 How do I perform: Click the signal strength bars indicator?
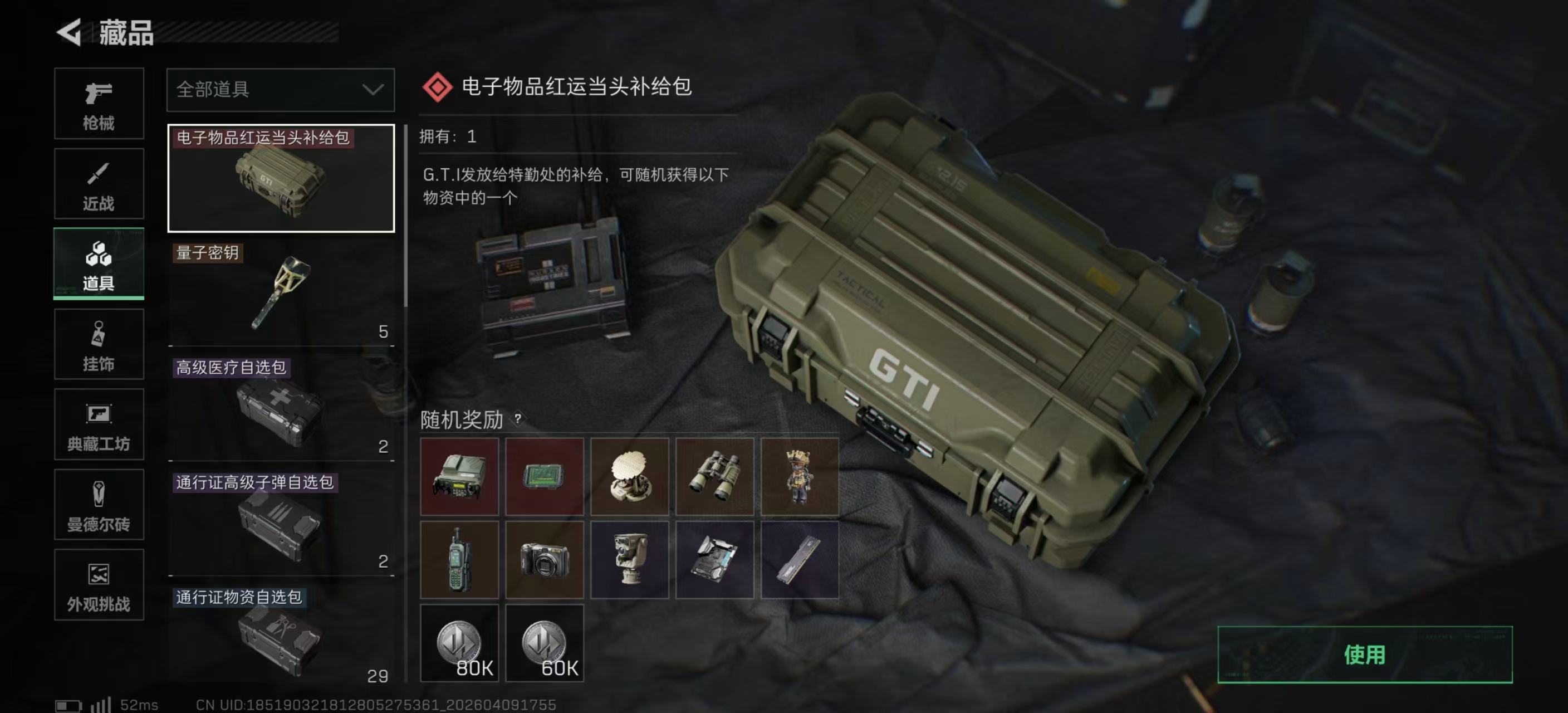(101, 704)
